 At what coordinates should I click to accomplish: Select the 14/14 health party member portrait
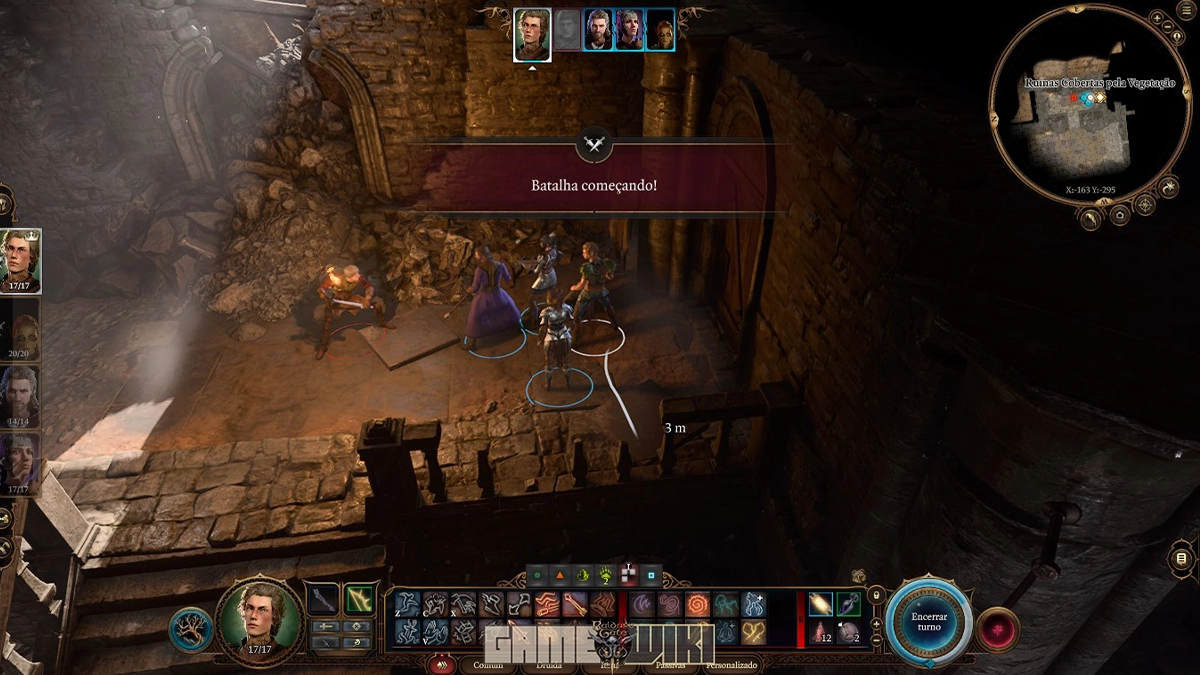click(x=20, y=394)
